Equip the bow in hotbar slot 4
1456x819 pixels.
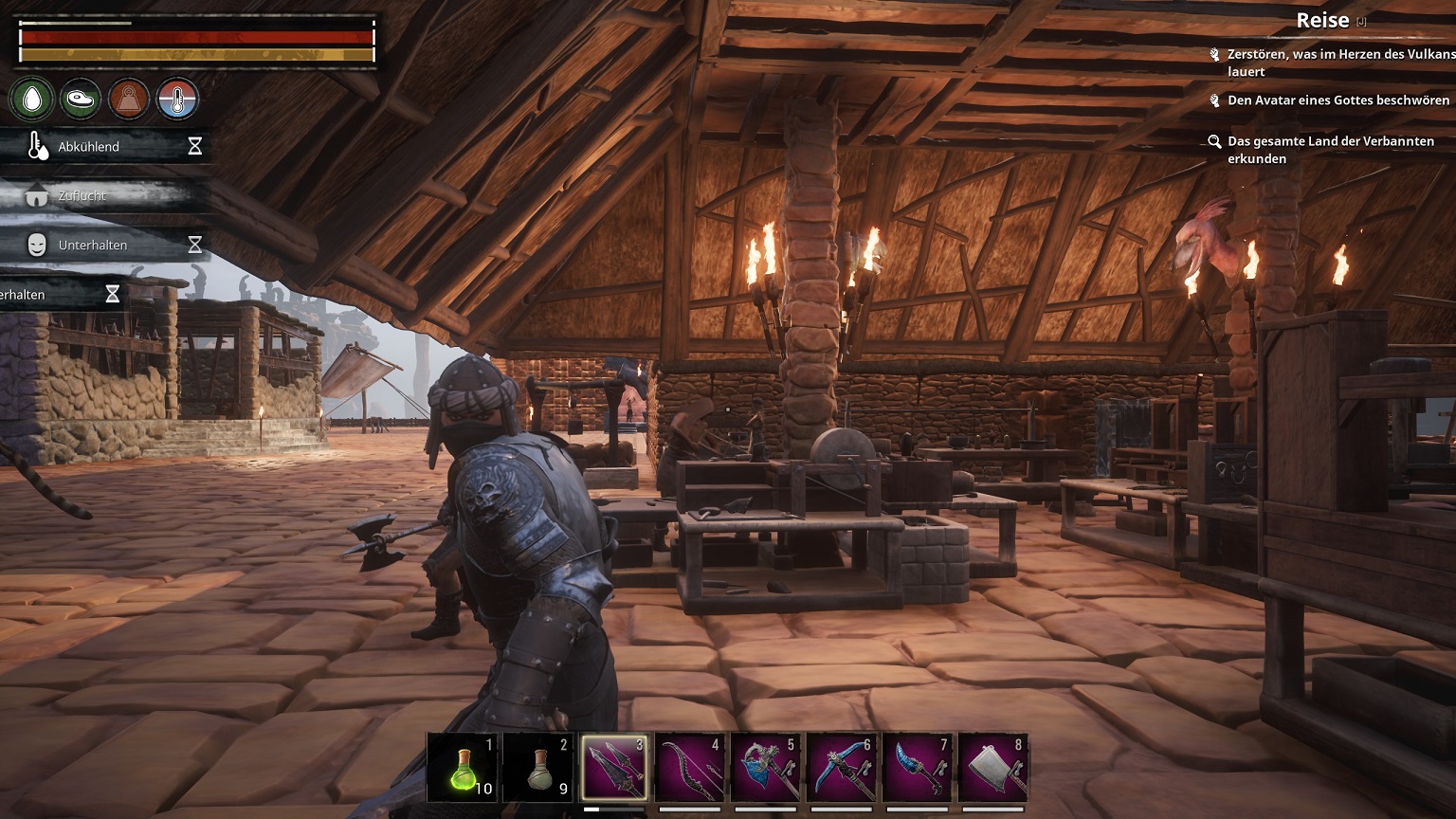[690, 768]
